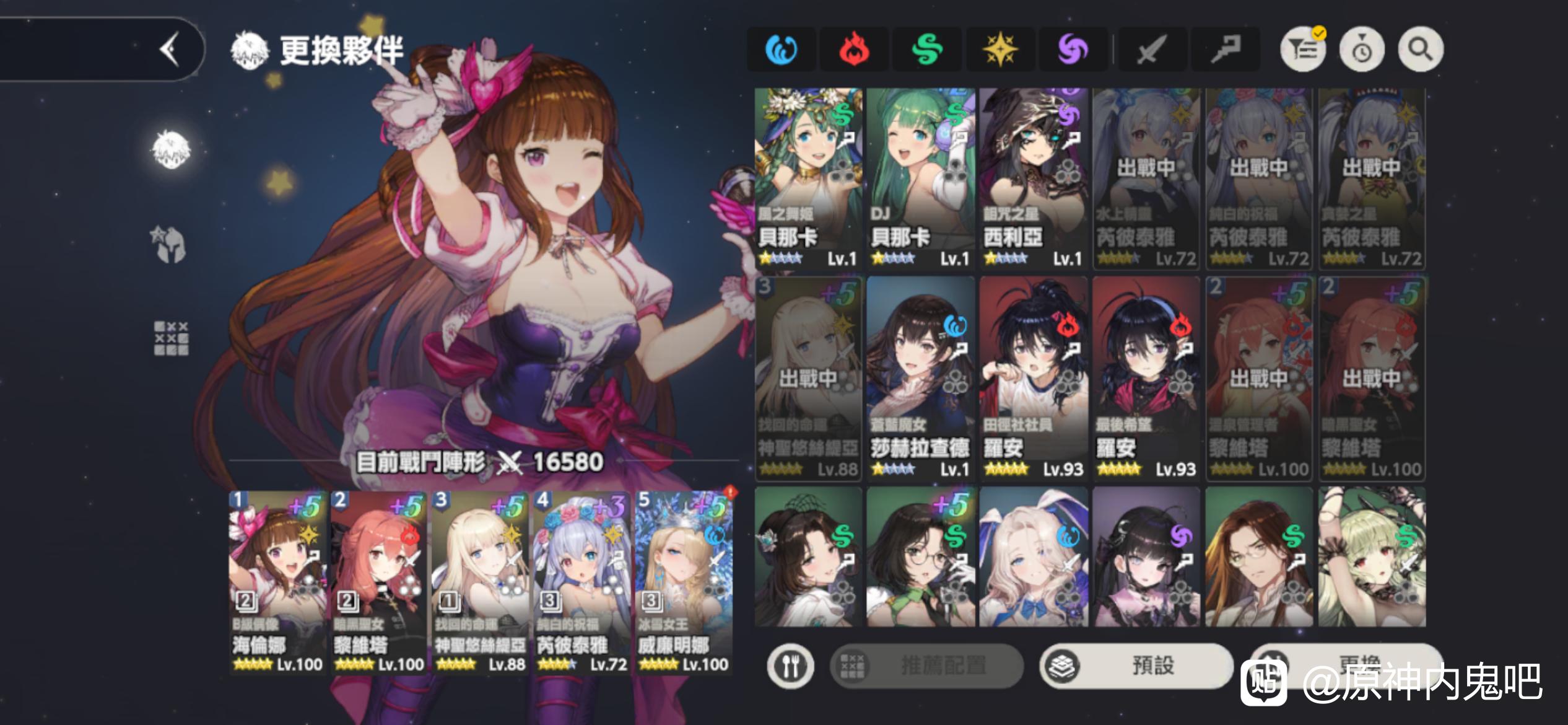
Task: Select 威廉明娜 in current formation
Action: point(683,582)
